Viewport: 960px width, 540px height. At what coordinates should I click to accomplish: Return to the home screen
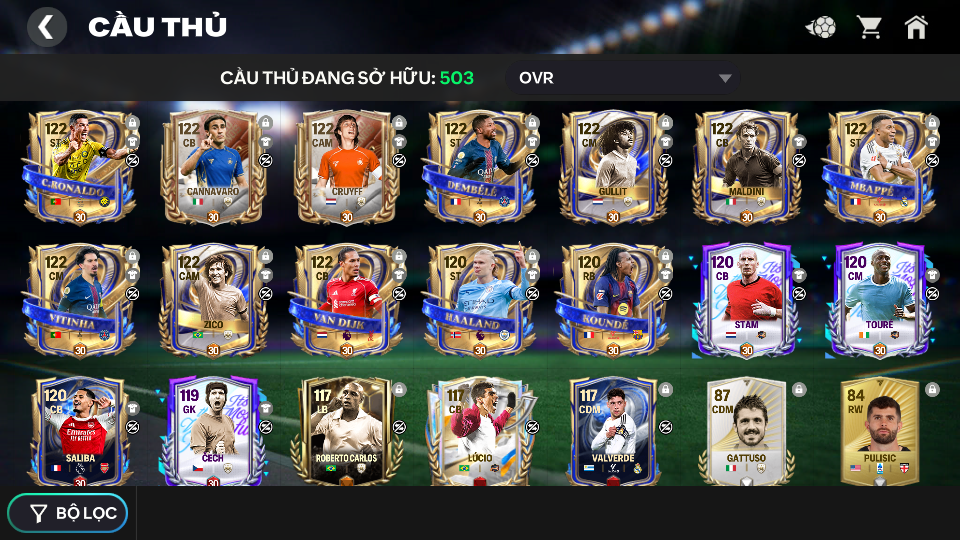click(x=916, y=27)
